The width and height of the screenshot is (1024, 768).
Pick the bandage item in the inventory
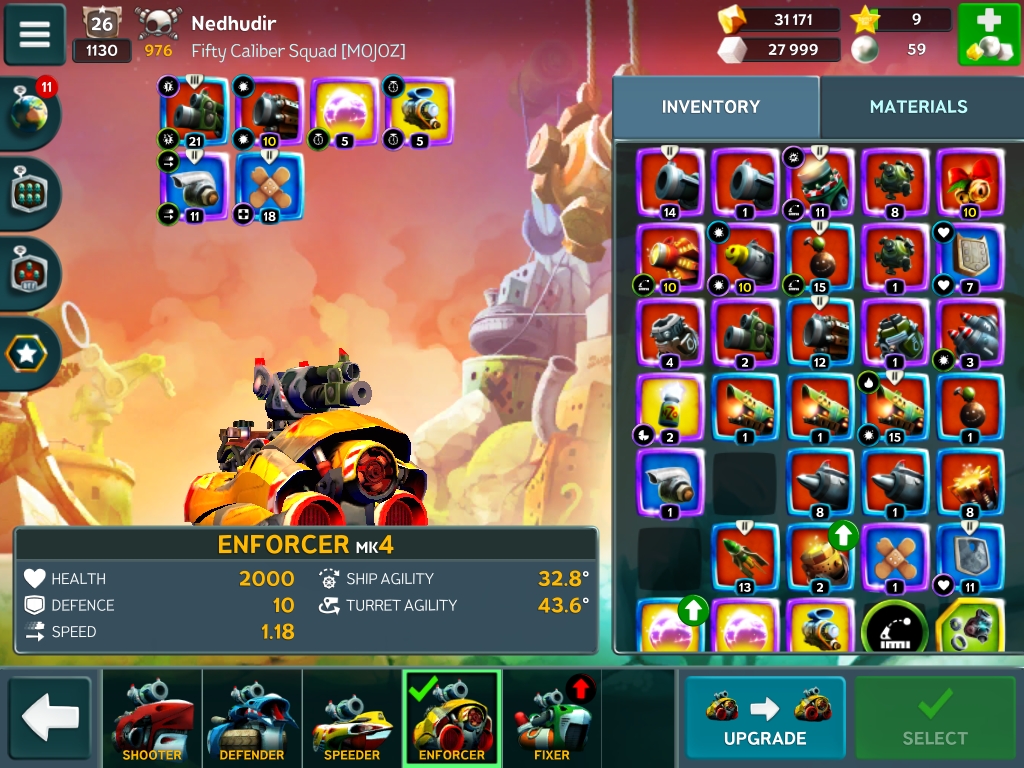[896, 558]
